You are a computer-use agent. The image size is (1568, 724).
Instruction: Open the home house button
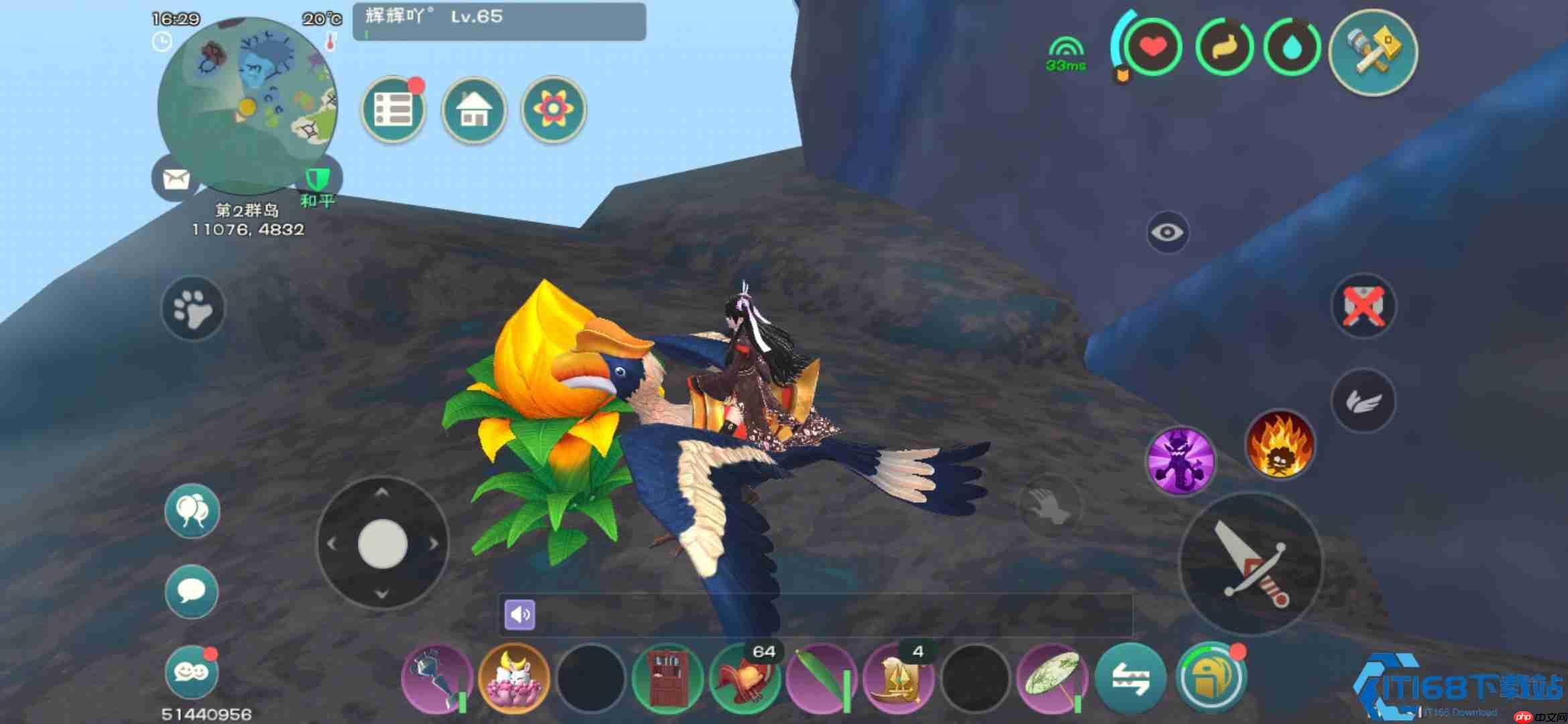474,109
